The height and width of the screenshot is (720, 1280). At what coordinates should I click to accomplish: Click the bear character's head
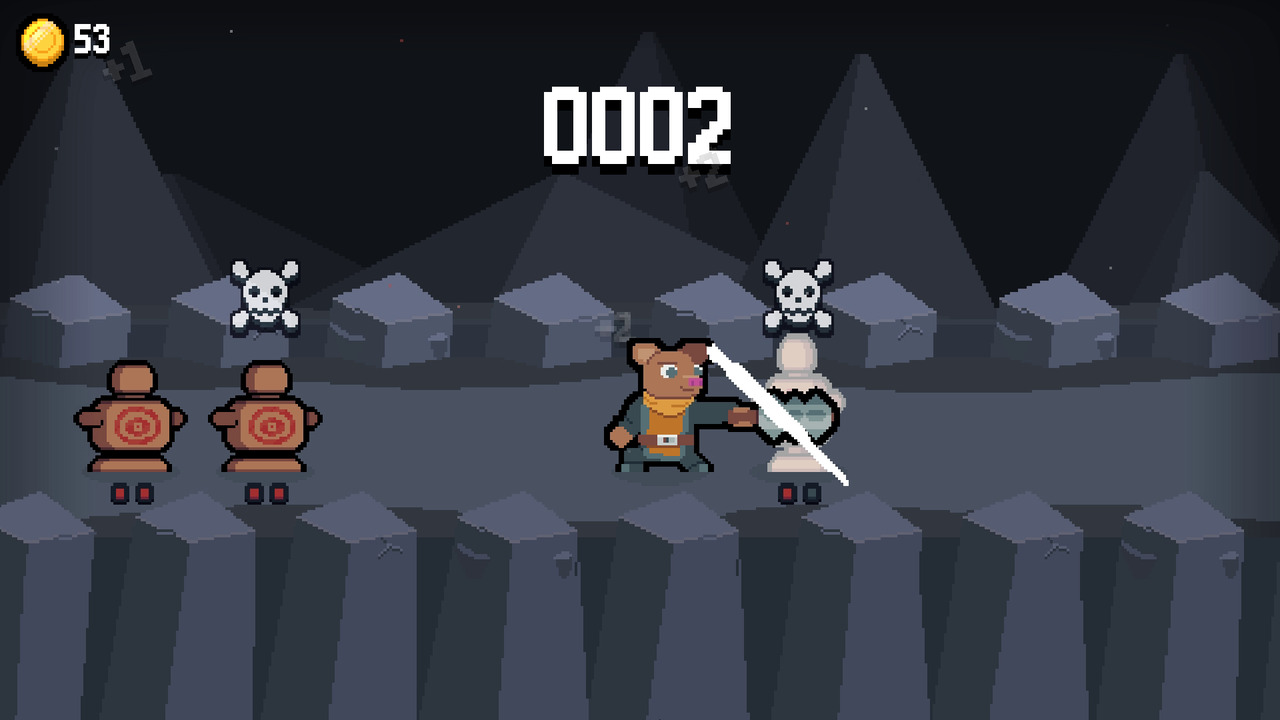[668, 370]
